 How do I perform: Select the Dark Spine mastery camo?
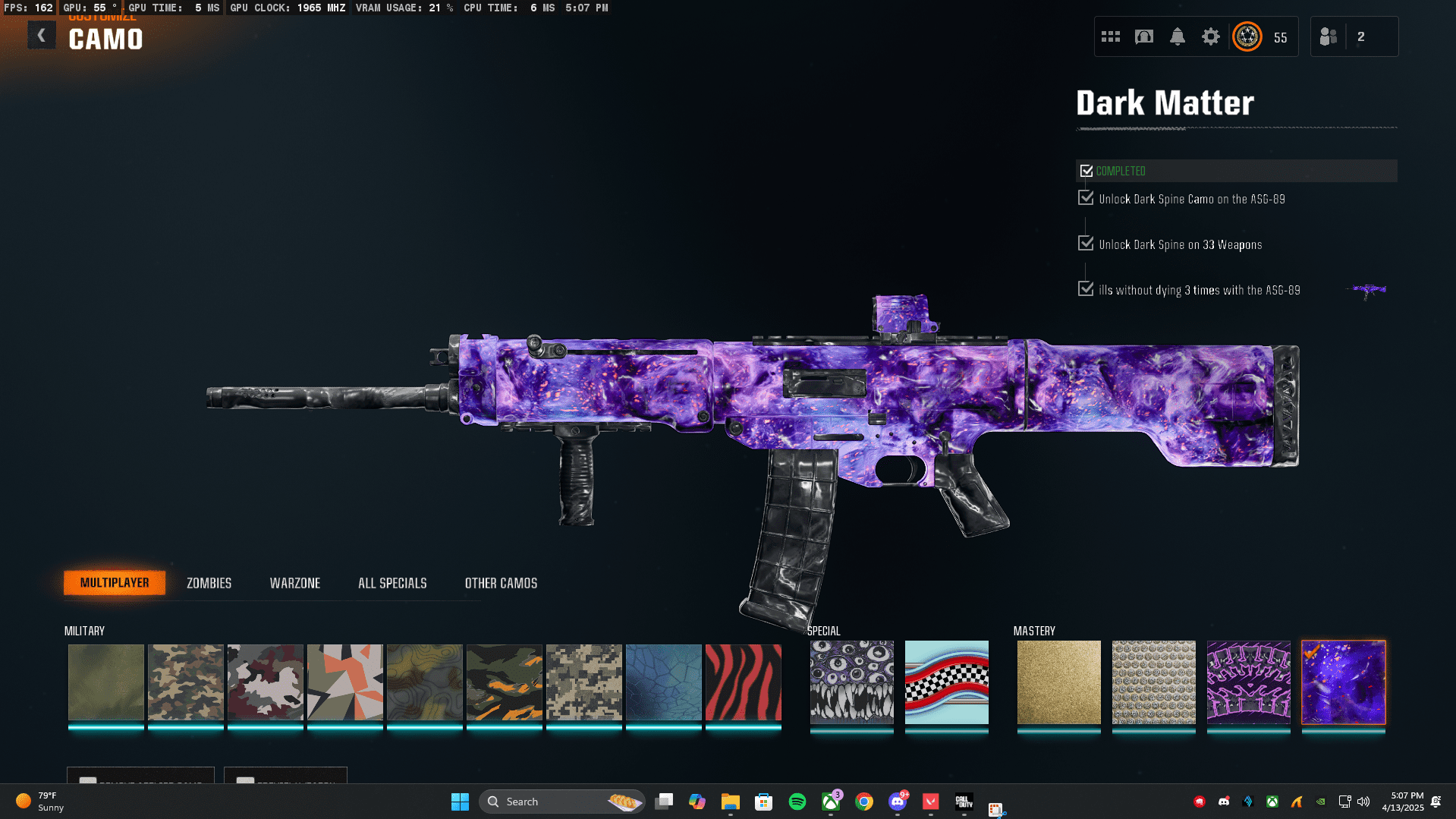pyautogui.click(x=1248, y=682)
